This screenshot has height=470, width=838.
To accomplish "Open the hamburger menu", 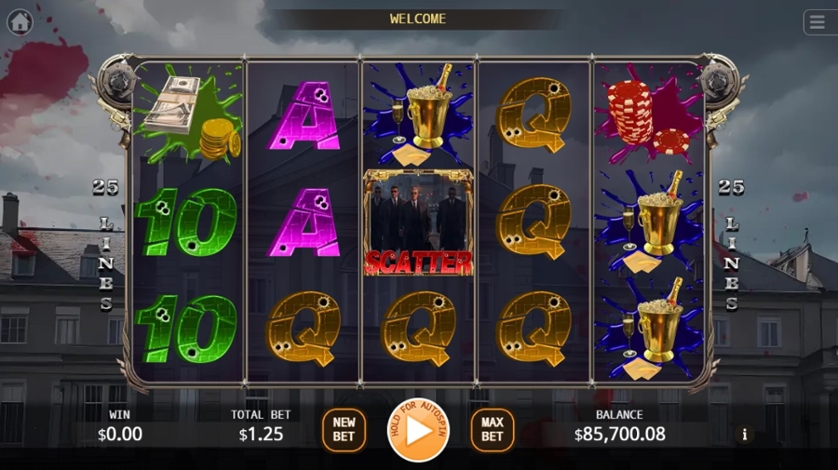I will pos(816,21).
